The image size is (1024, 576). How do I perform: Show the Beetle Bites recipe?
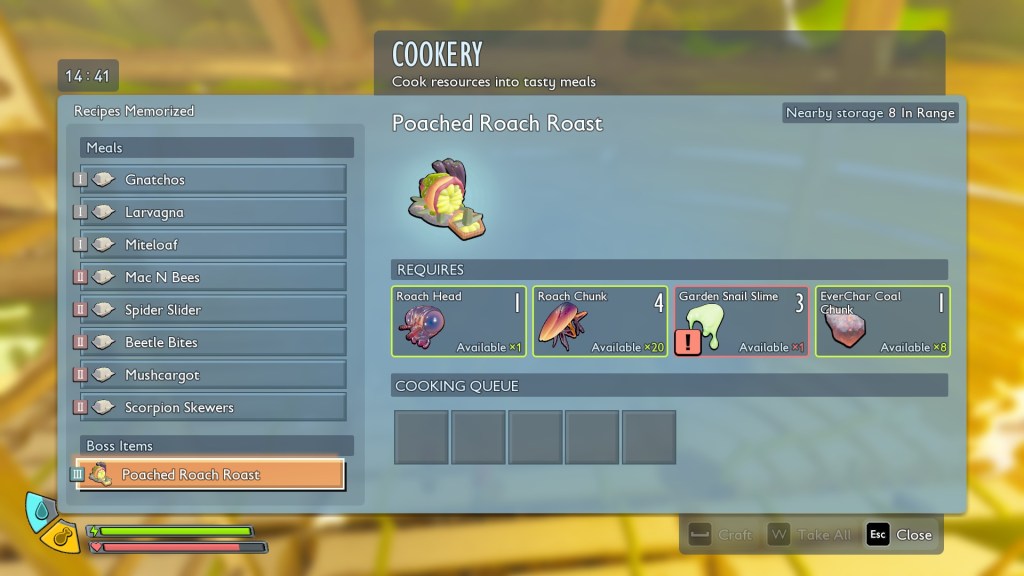point(213,342)
